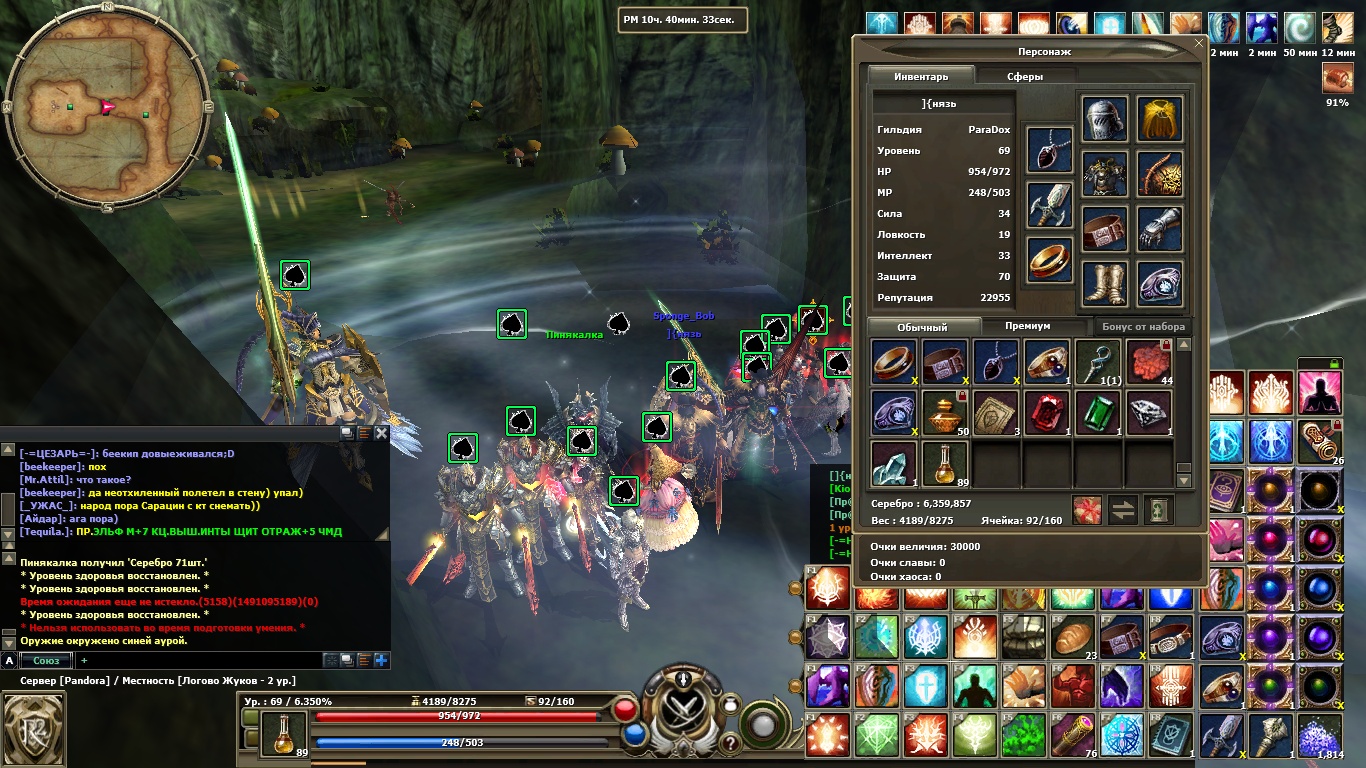Select the Союз chat channel tab
The height and width of the screenshot is (768, 1366).
click(46, 660)
